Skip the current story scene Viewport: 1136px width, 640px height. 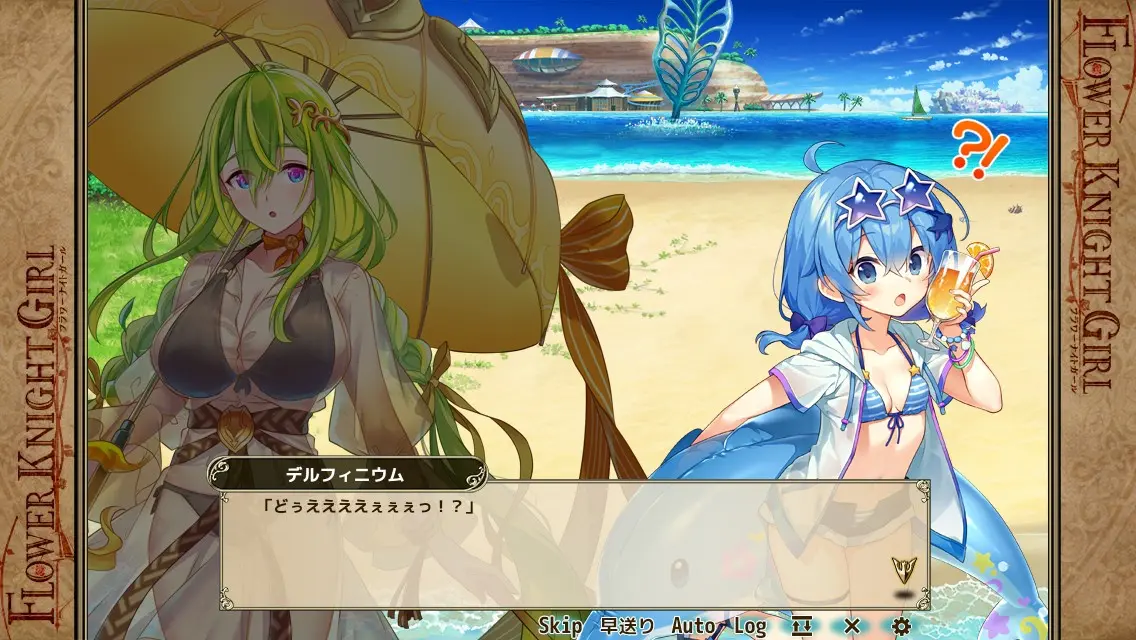pos(560,626)
